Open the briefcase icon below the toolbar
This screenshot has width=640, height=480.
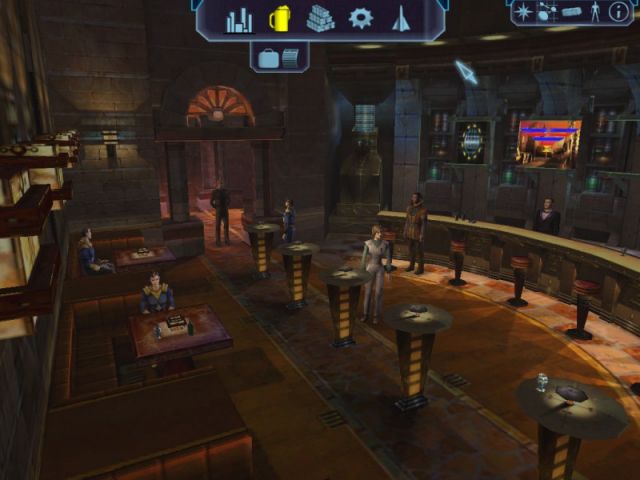(x=268, y=58)
